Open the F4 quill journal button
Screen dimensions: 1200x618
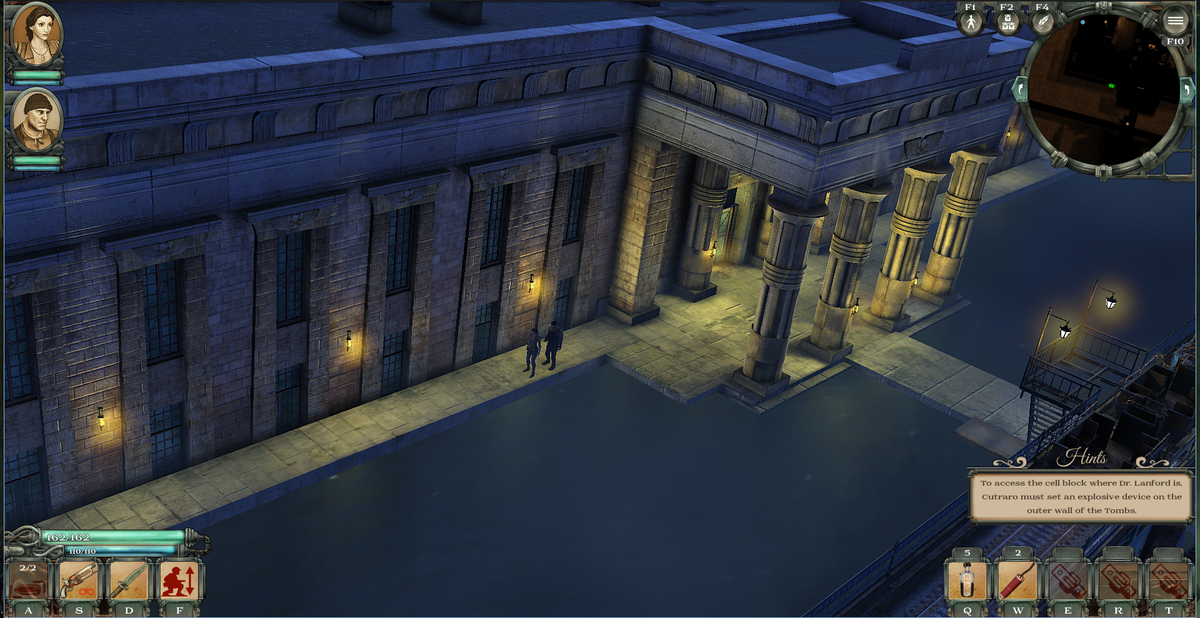(x=1042, y=22)
